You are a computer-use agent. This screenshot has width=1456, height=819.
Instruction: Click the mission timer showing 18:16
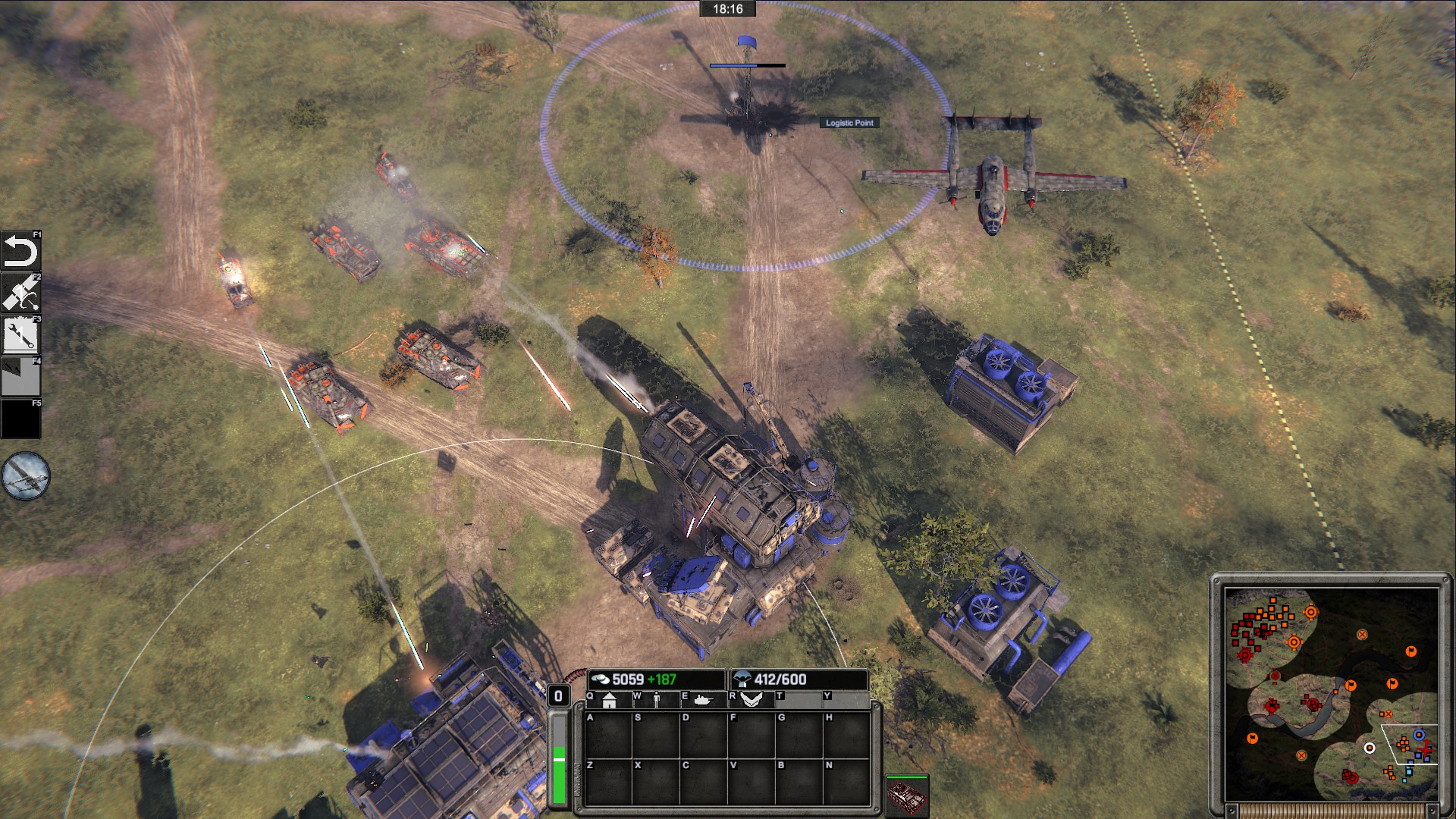click(x=730, y=9)
